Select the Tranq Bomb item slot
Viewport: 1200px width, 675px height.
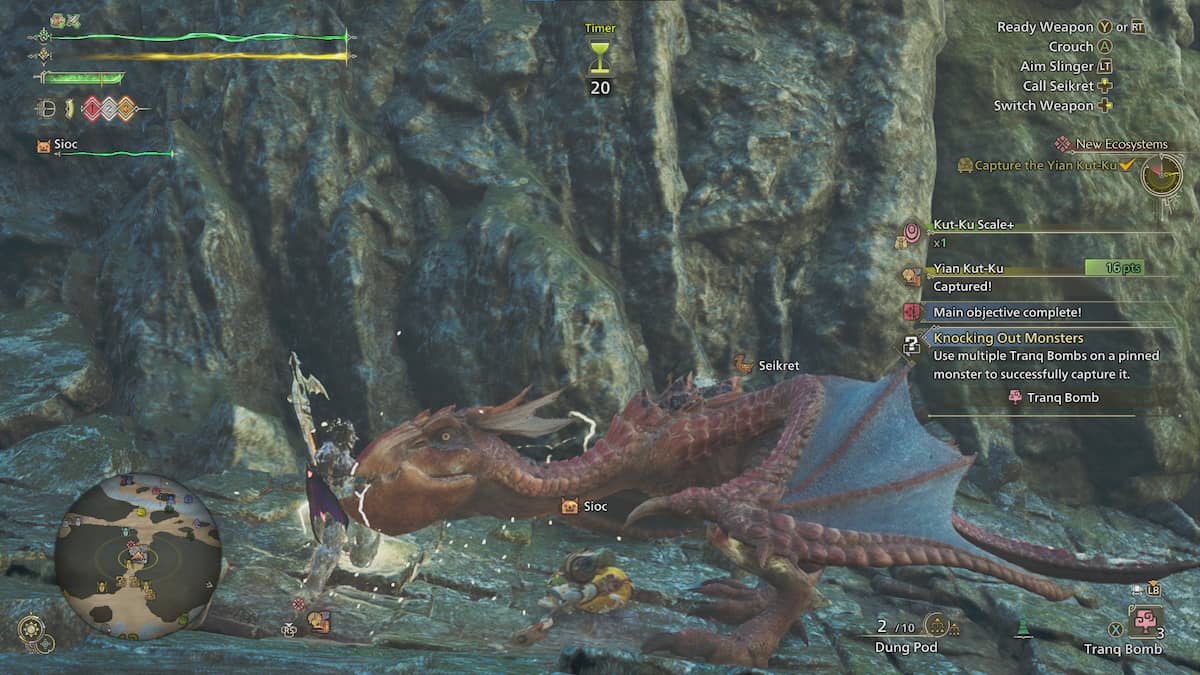coord(1144,622)
